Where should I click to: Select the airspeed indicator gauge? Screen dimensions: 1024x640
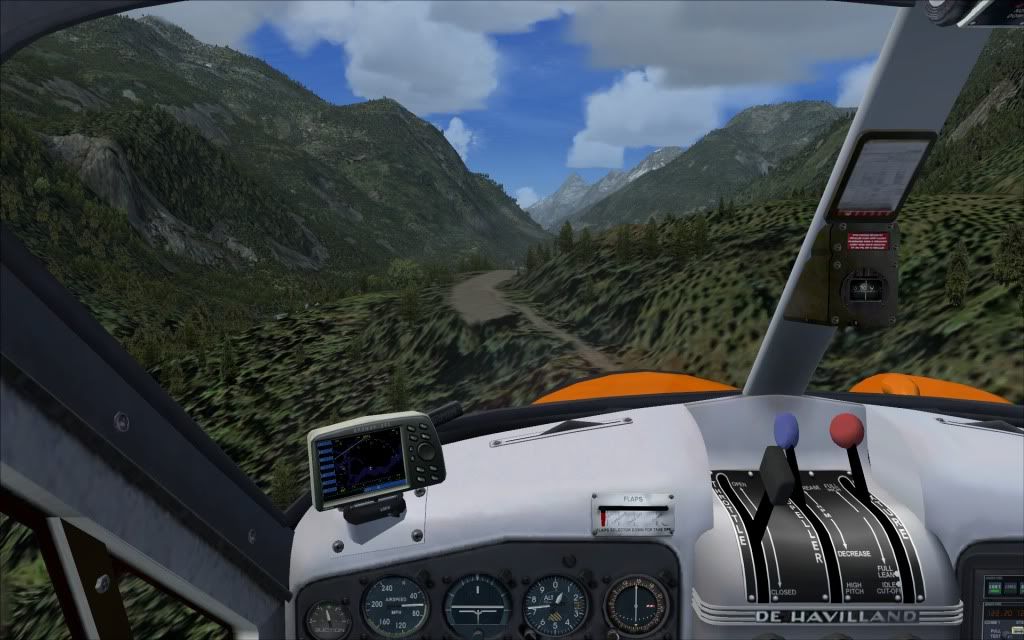pyautogui.click(x=394, y=605)
